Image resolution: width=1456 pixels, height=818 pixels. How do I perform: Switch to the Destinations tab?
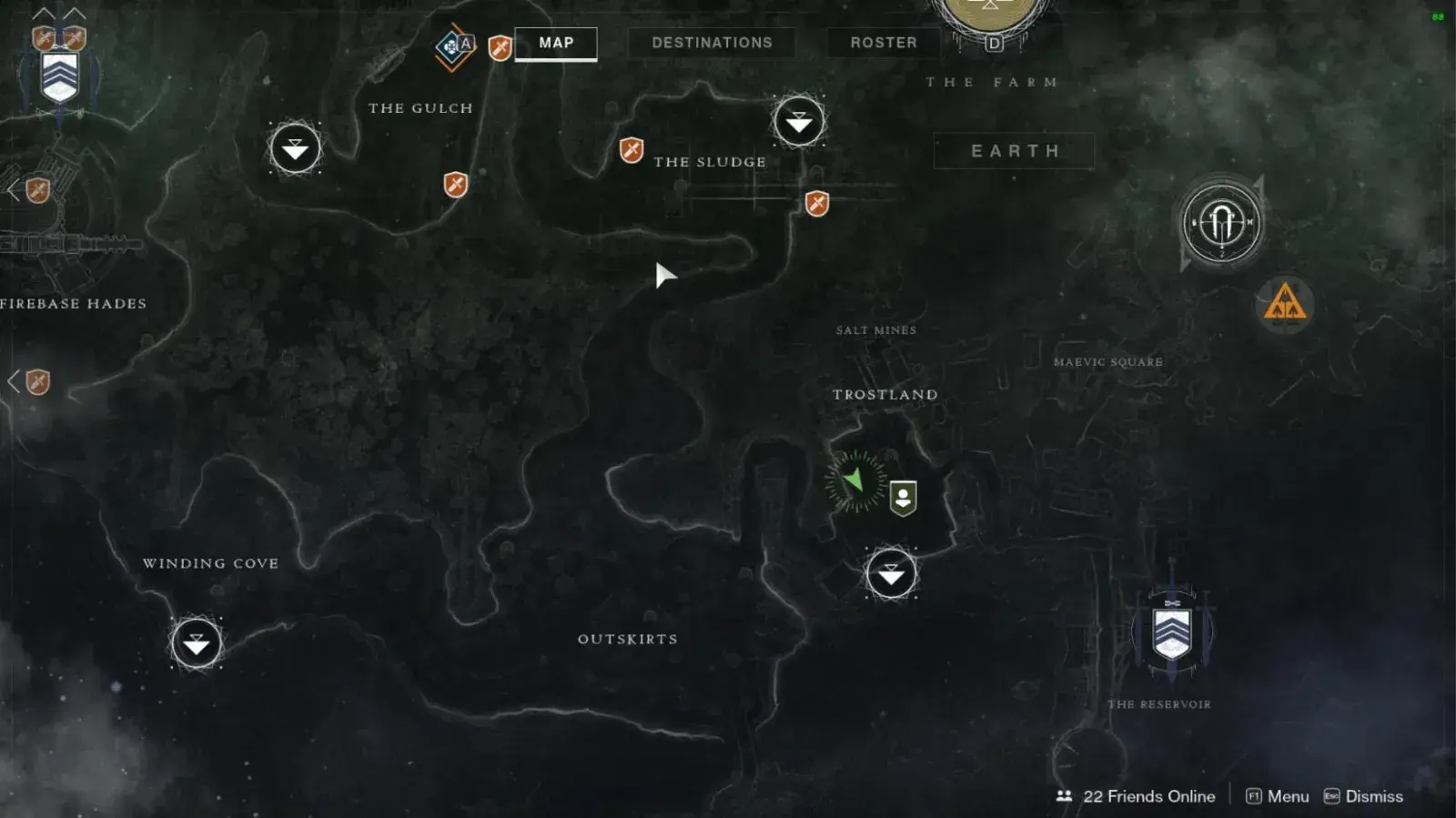[712, 43]
